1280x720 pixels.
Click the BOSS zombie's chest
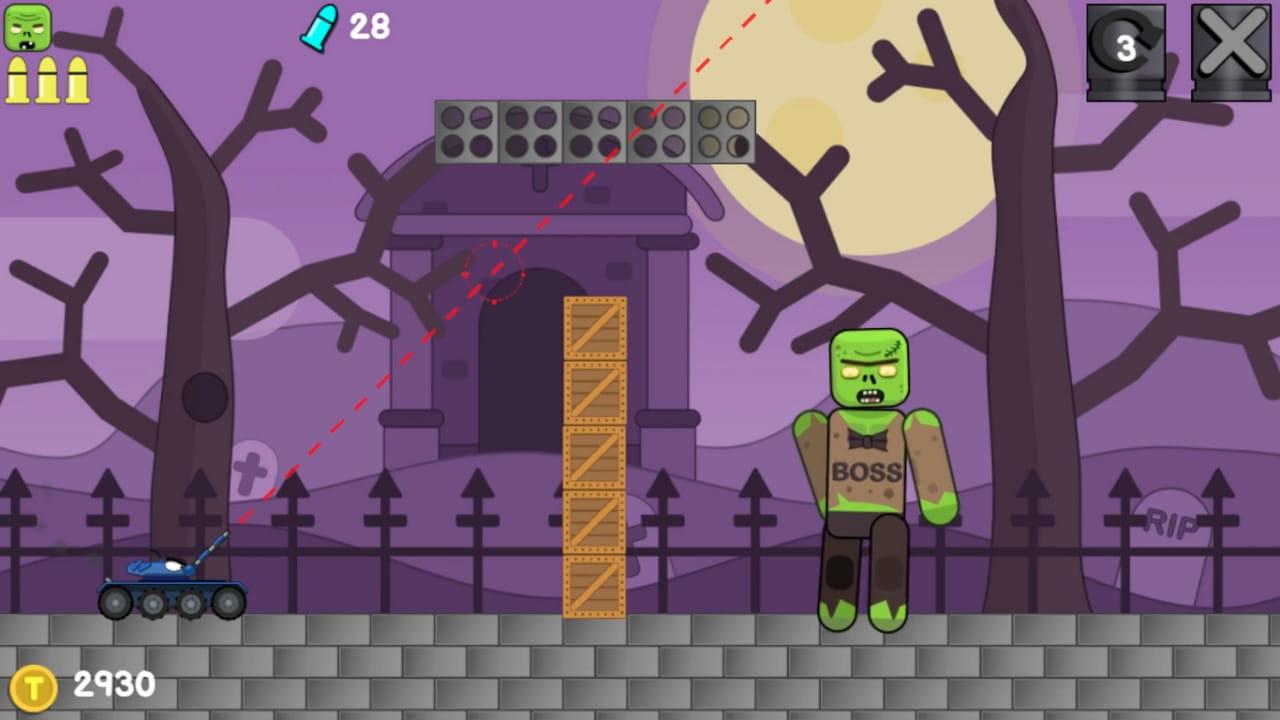click(865, 470)
